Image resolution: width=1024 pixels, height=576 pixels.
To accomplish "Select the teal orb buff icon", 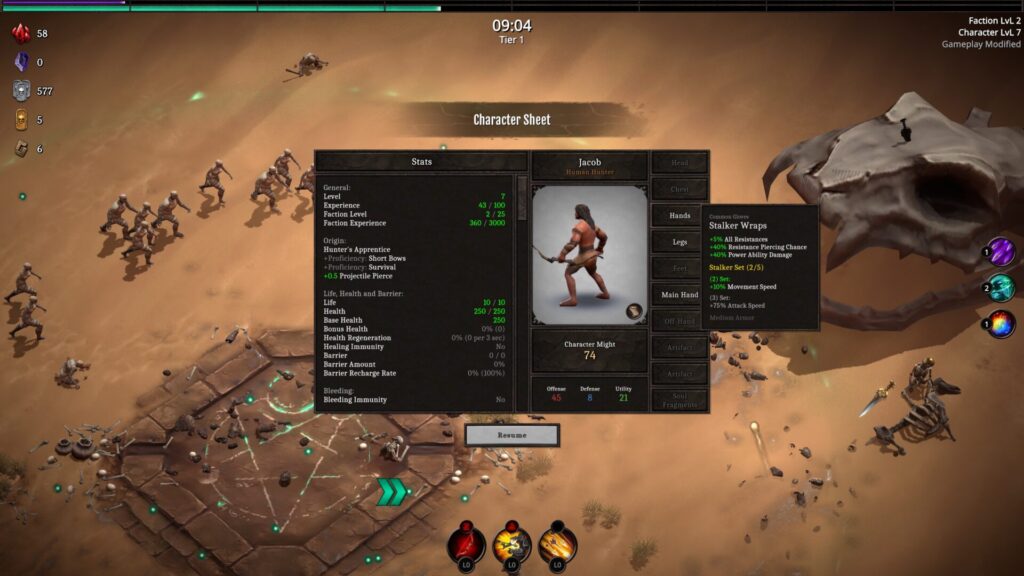I will pos(1001,288).
